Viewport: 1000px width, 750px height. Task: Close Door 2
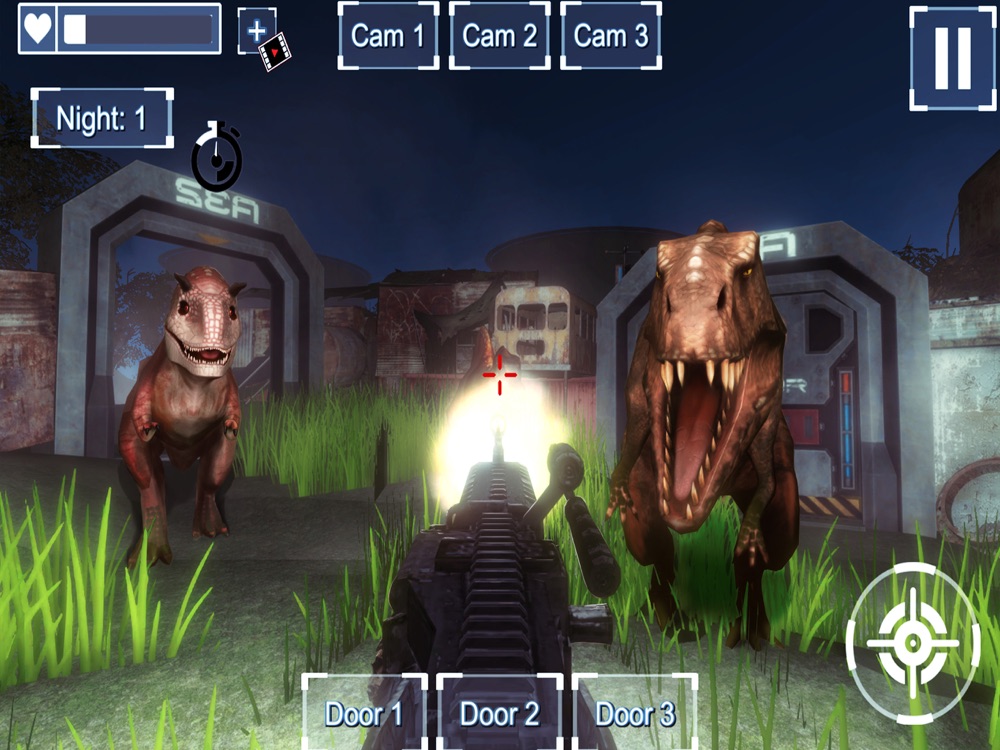pos(500,713)
